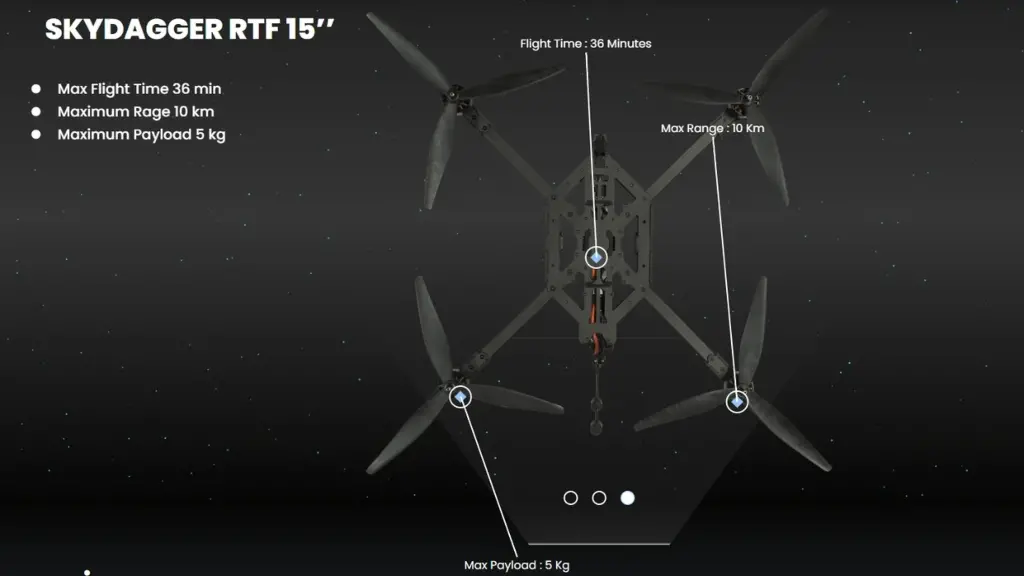1024x576 pixels.
Task: Select the Max Range hotspot marker
Action: click(737, 402)
